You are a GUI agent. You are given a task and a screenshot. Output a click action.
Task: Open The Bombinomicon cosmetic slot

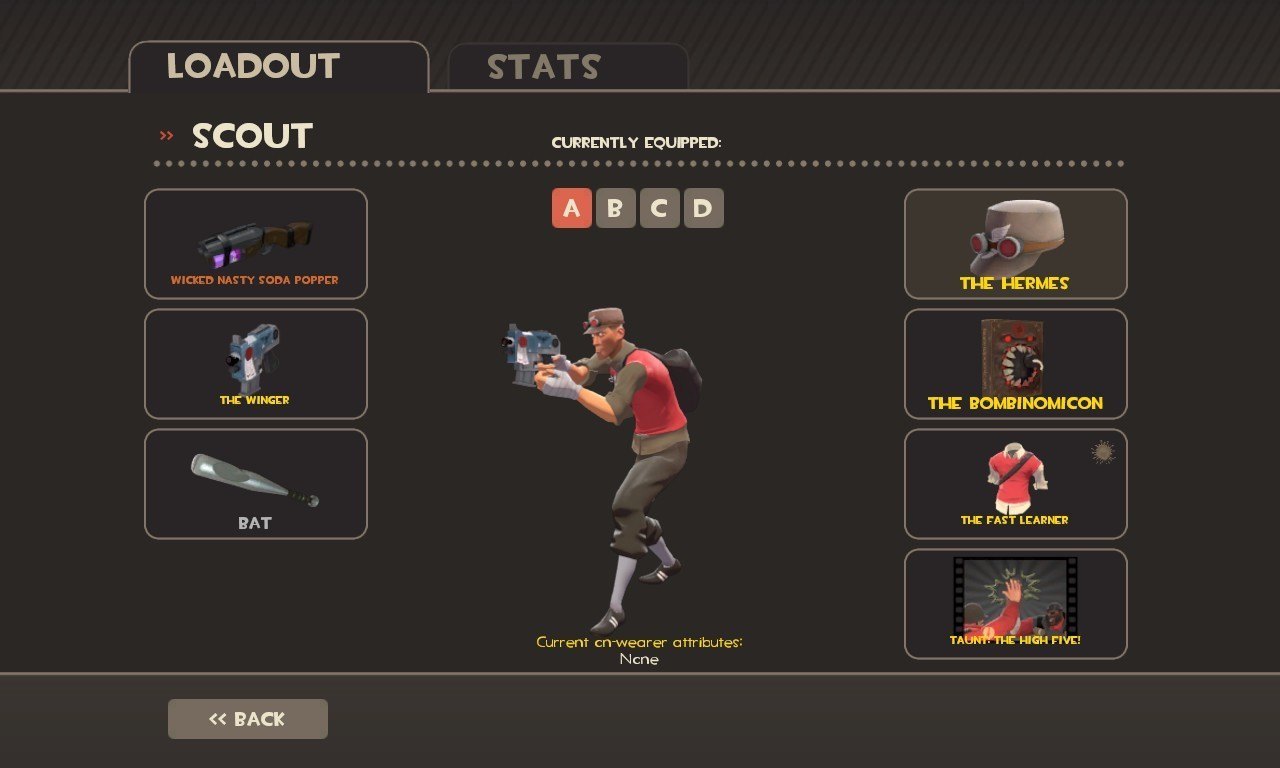[x=1016, y=364]
